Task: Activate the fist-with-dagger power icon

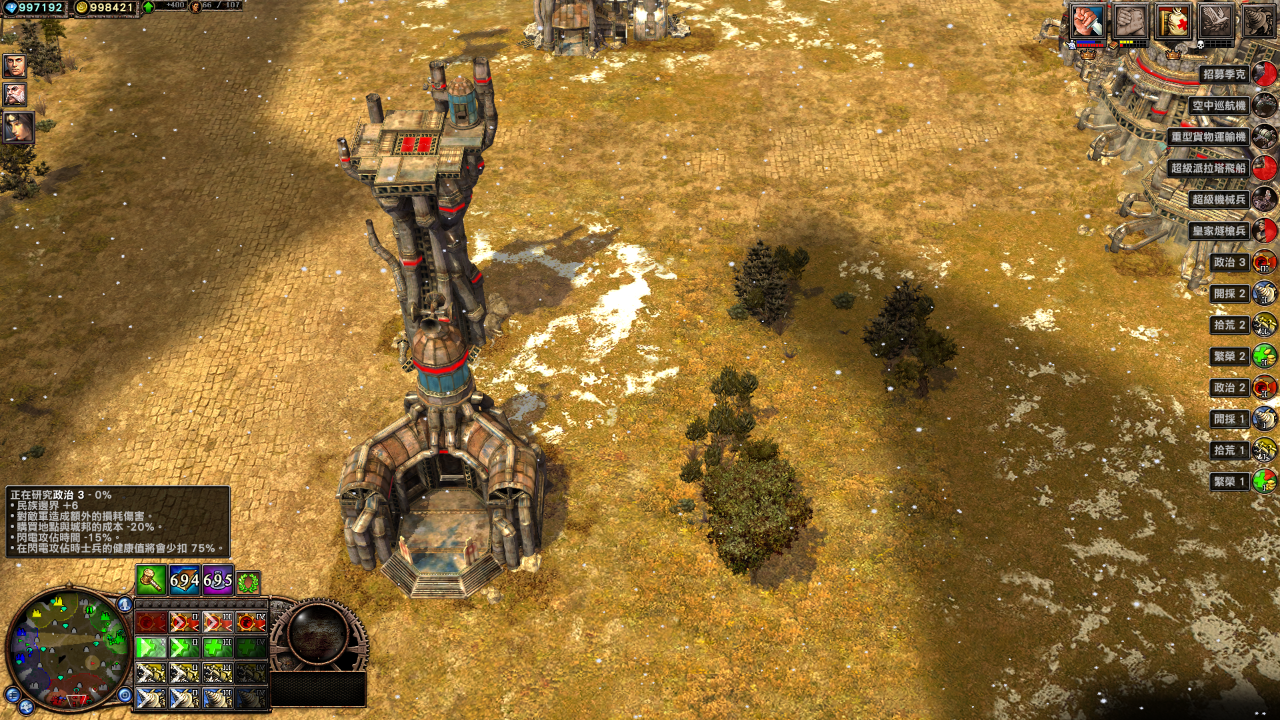Action: point(1088,21)
